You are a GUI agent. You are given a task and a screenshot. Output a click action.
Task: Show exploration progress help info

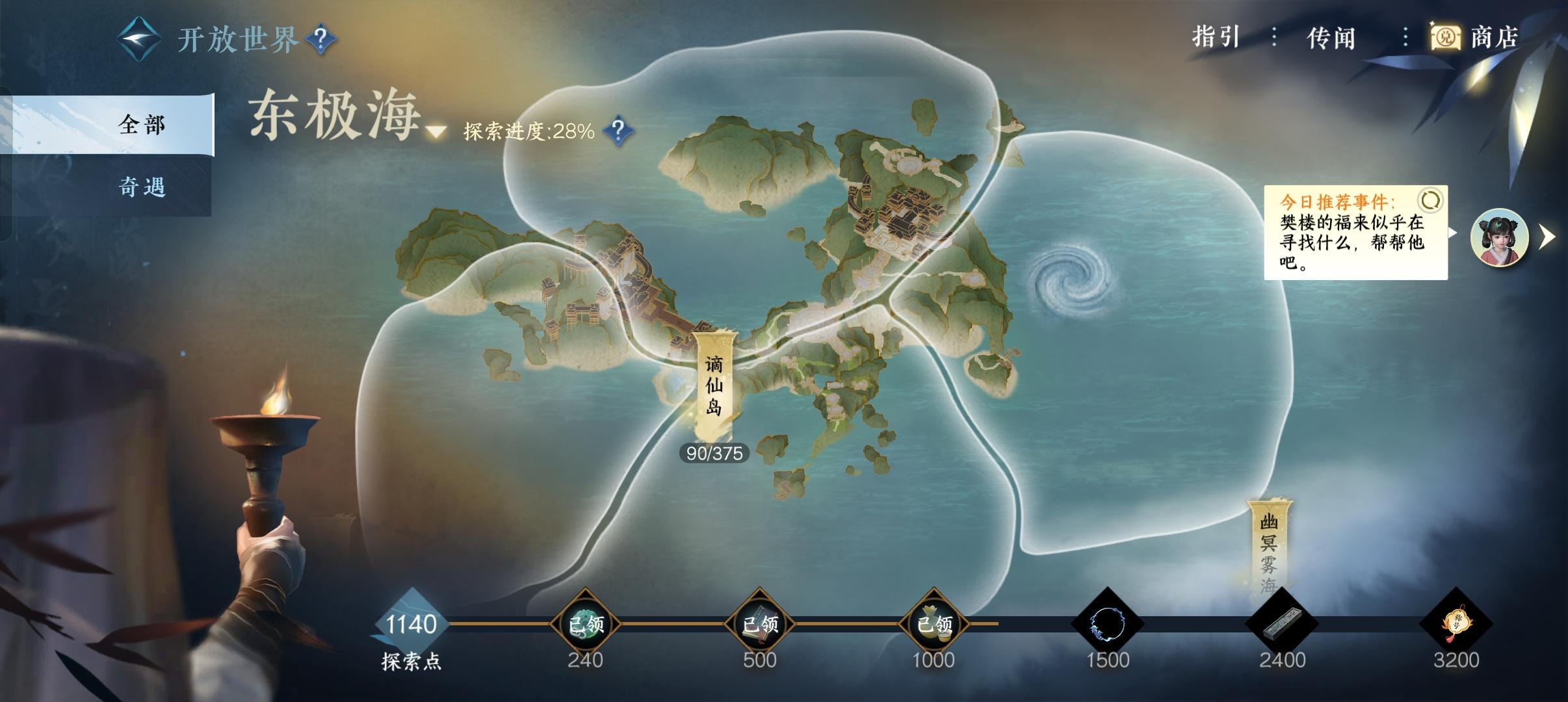coord(618,131)
